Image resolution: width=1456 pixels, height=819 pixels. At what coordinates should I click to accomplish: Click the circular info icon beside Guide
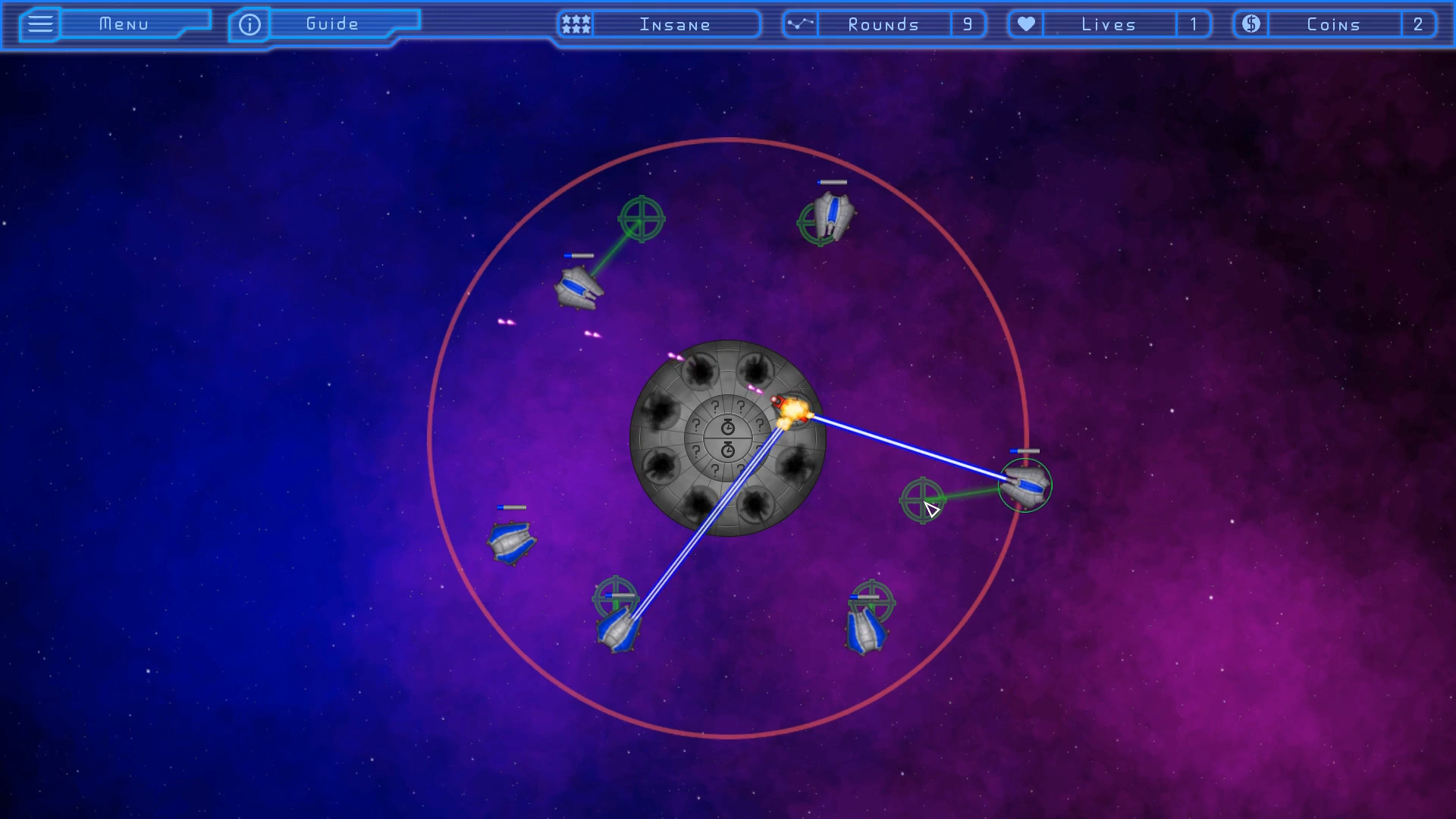pos(249,24)
